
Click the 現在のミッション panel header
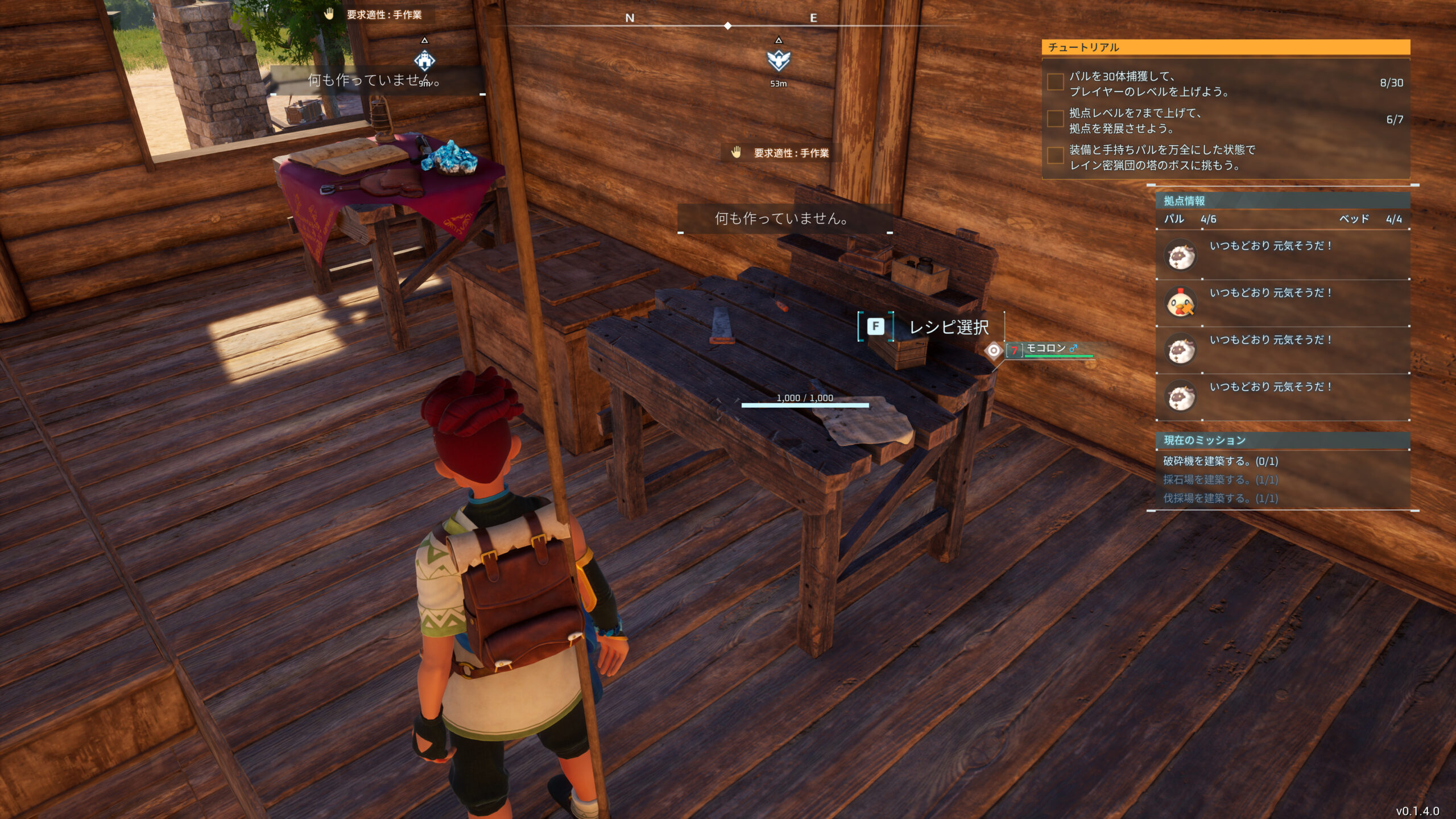coord(1282,440)
